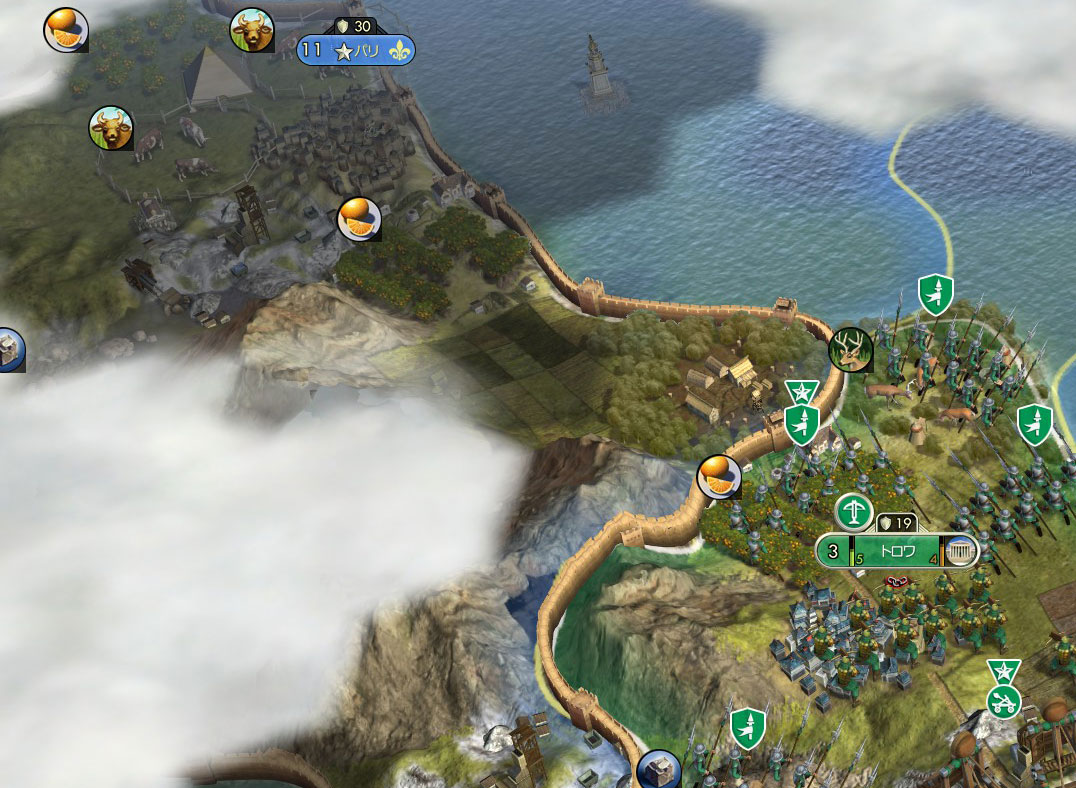Click the temple production icon on トロワ banner
Image resolution: width=1076 pixels, height=788 pixels.
(960, 551)
